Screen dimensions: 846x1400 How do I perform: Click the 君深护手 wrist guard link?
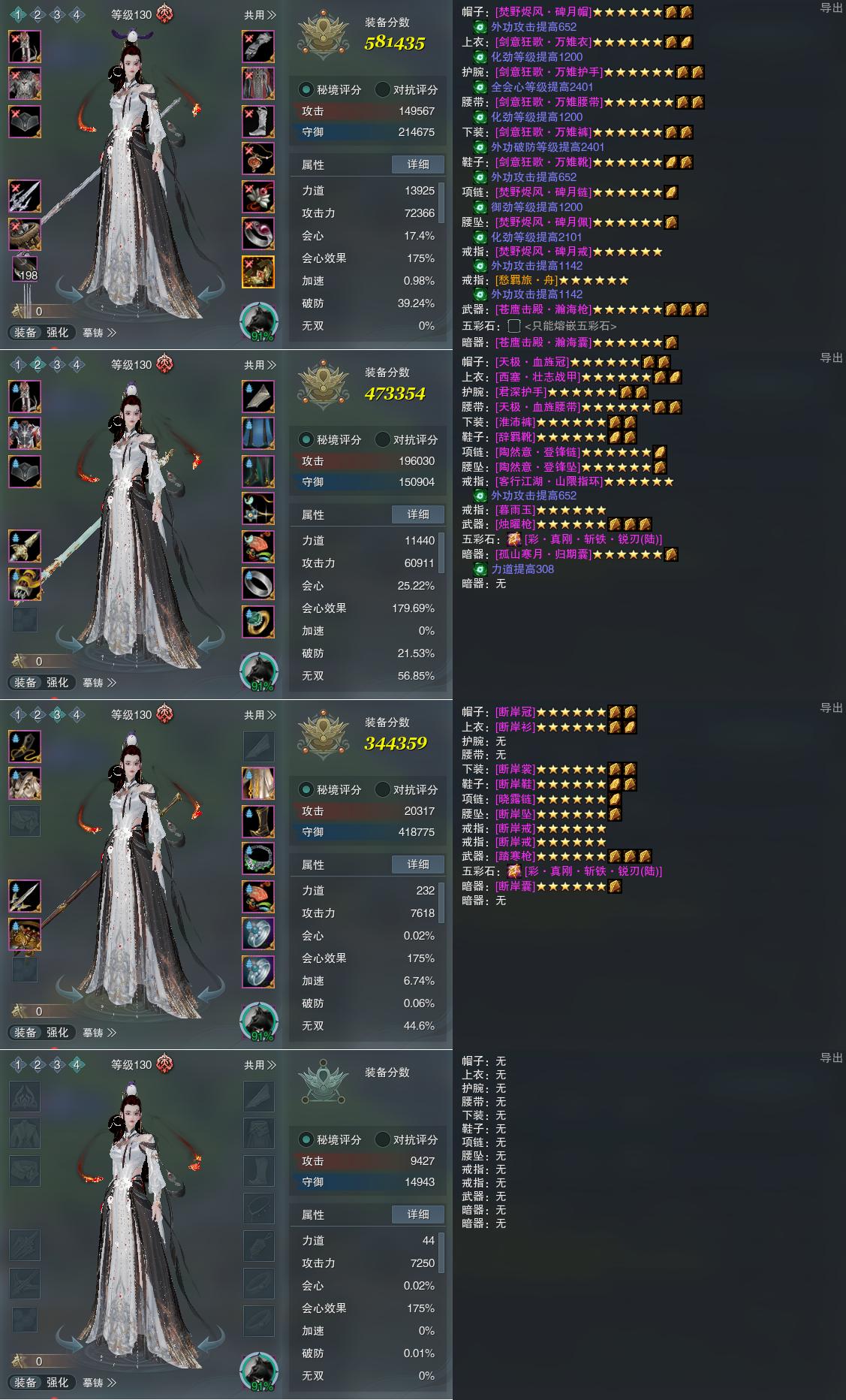(520, 392)
